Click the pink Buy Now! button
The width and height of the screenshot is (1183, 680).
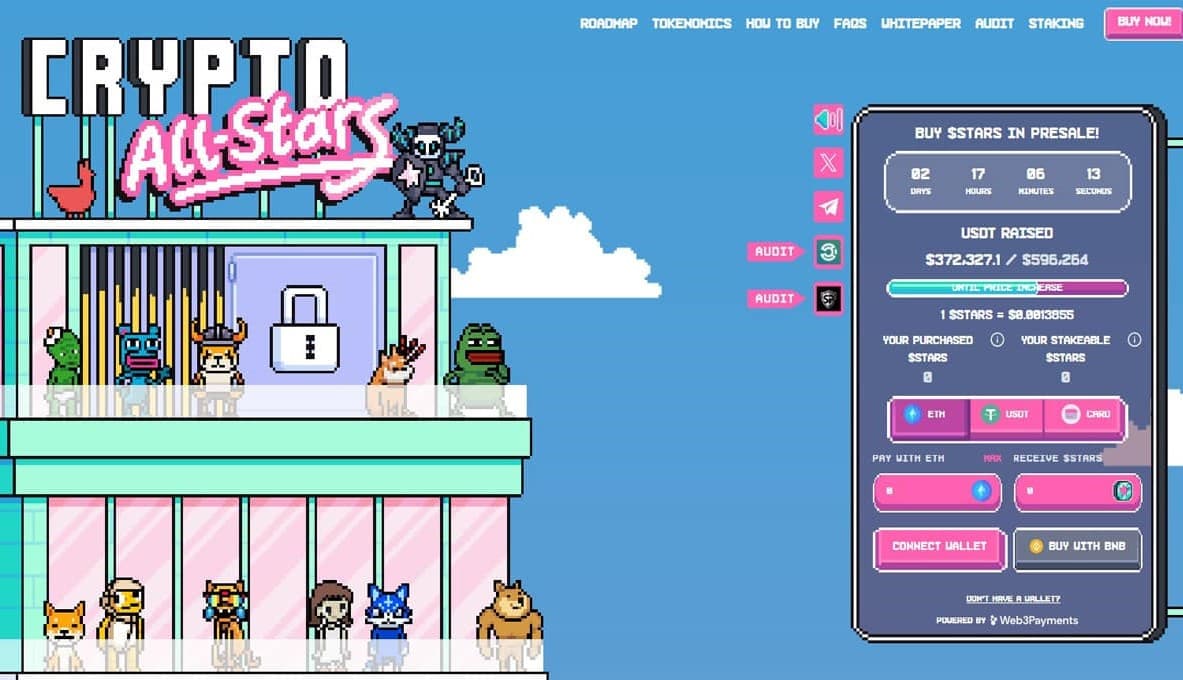[1142, 22]
